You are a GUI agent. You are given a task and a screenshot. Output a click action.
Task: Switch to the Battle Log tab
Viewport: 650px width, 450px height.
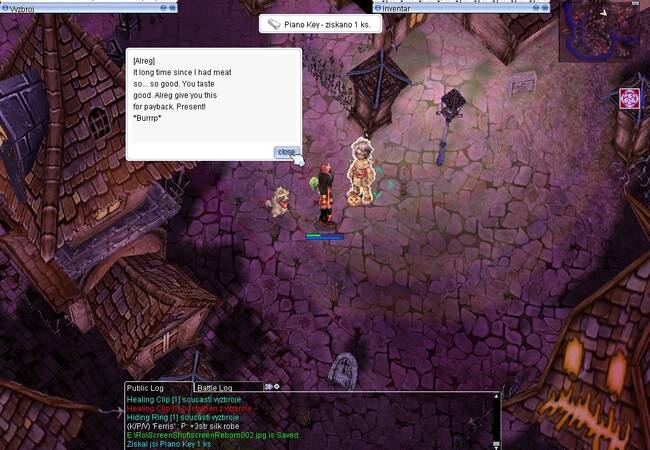215,387
